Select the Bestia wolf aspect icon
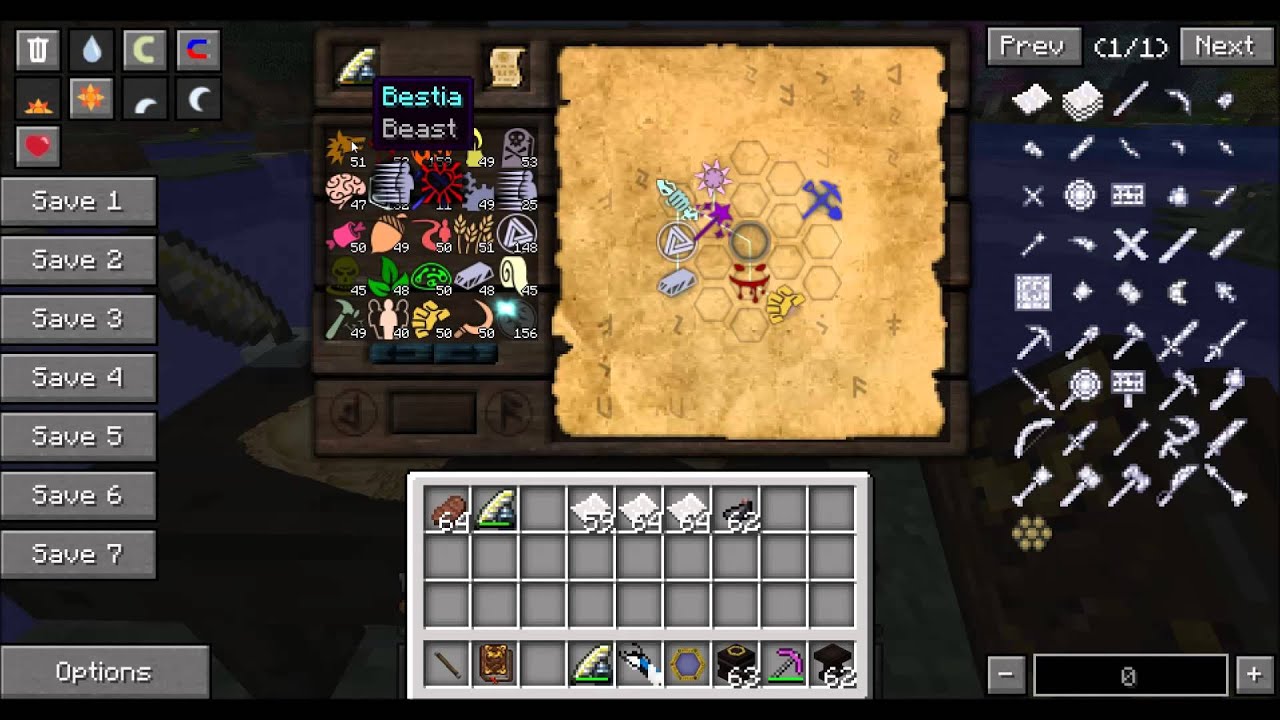The width and height of the screenshot is (1280, 720). (x=346, y=148)
